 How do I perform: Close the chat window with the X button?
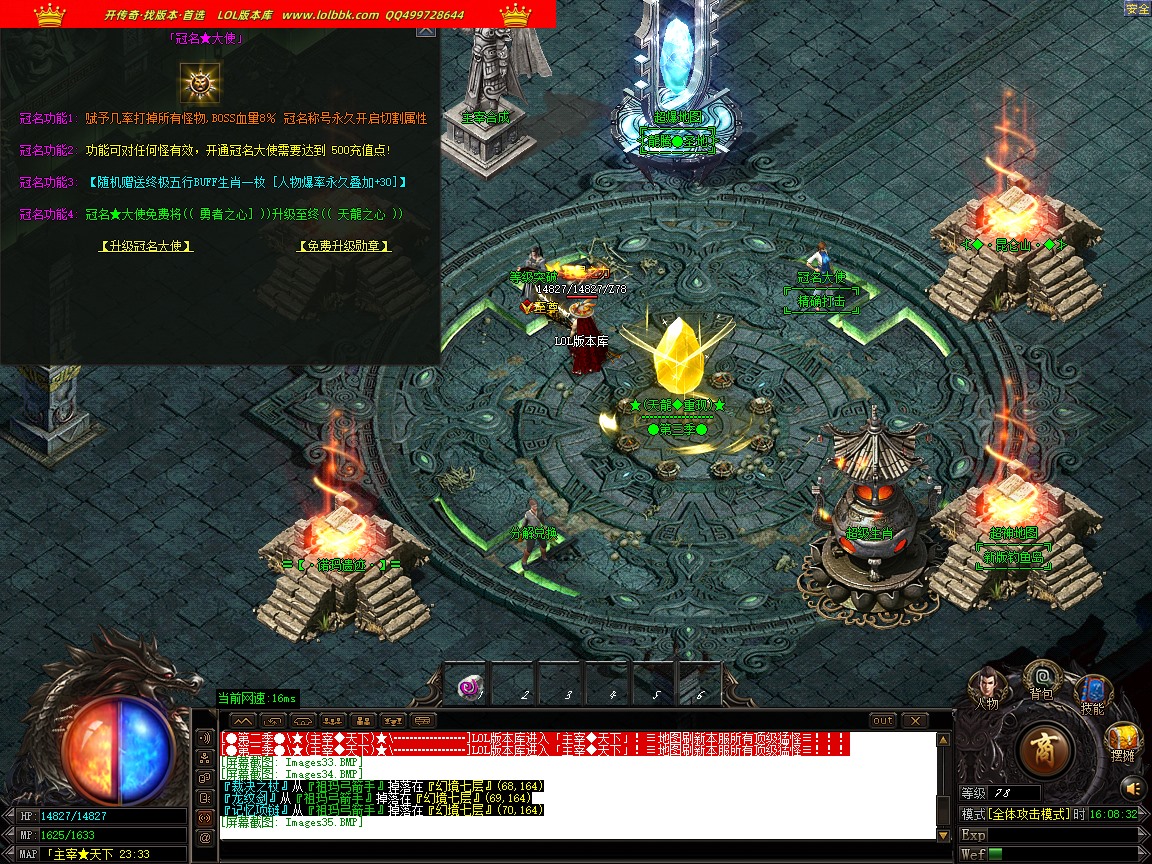pyautogui.click(x=914, y=720)
